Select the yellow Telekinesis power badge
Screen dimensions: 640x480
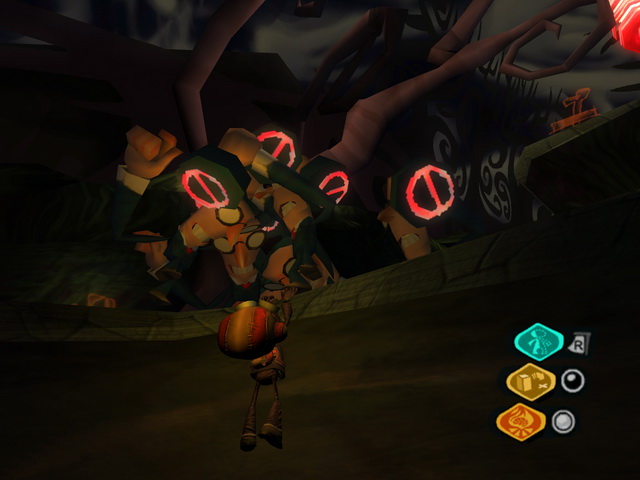tap(529, 381)
